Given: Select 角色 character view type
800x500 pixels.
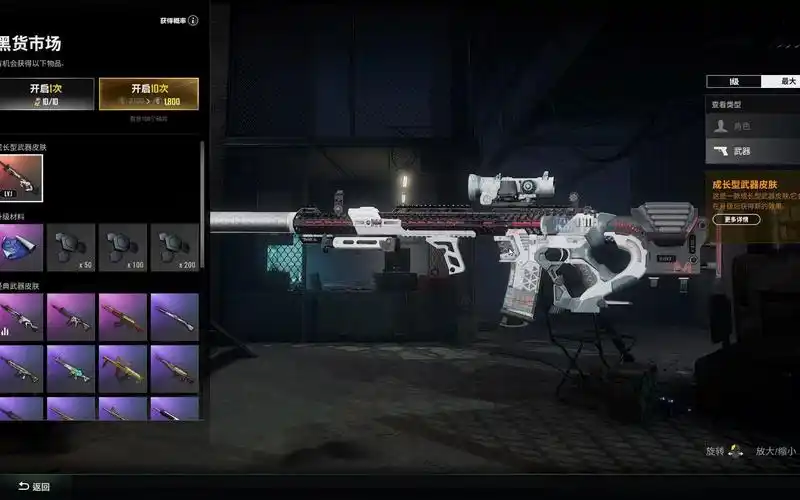Looking at the screenshot, I should tap(752, 126).
